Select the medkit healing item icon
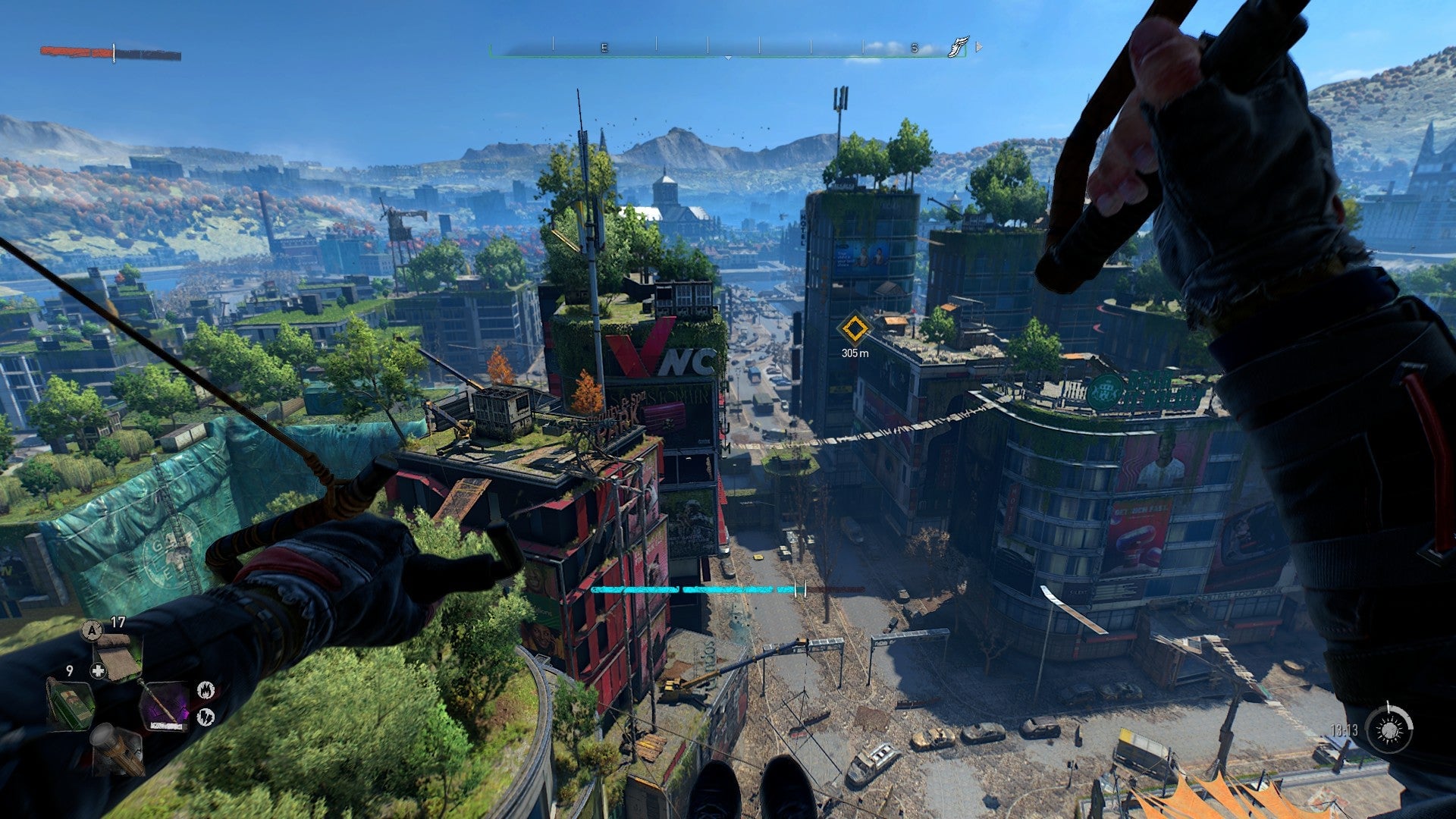The height and width of the screenshot is (819, 1456). [x=118, y=654]
